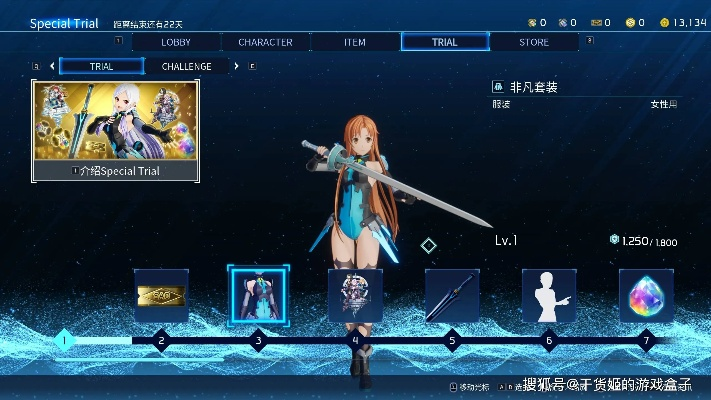
Task: Select the gold SAO ticket reward
Action: click(161, 295)
